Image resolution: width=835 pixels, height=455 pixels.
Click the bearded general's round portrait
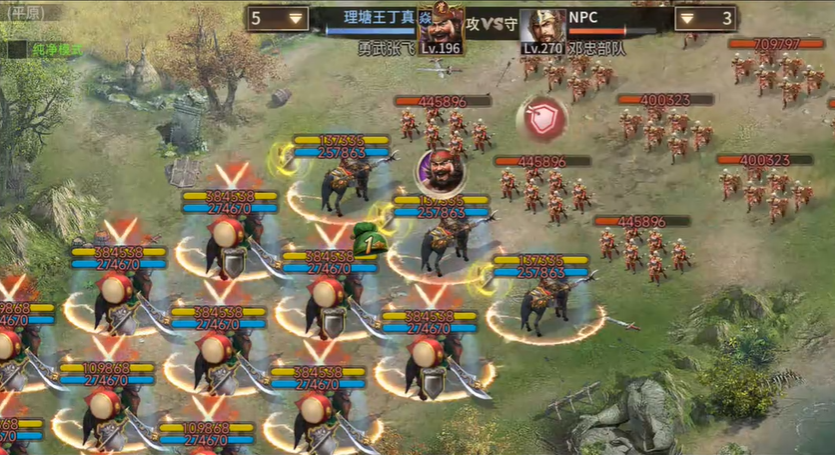[x=440, y=172]
